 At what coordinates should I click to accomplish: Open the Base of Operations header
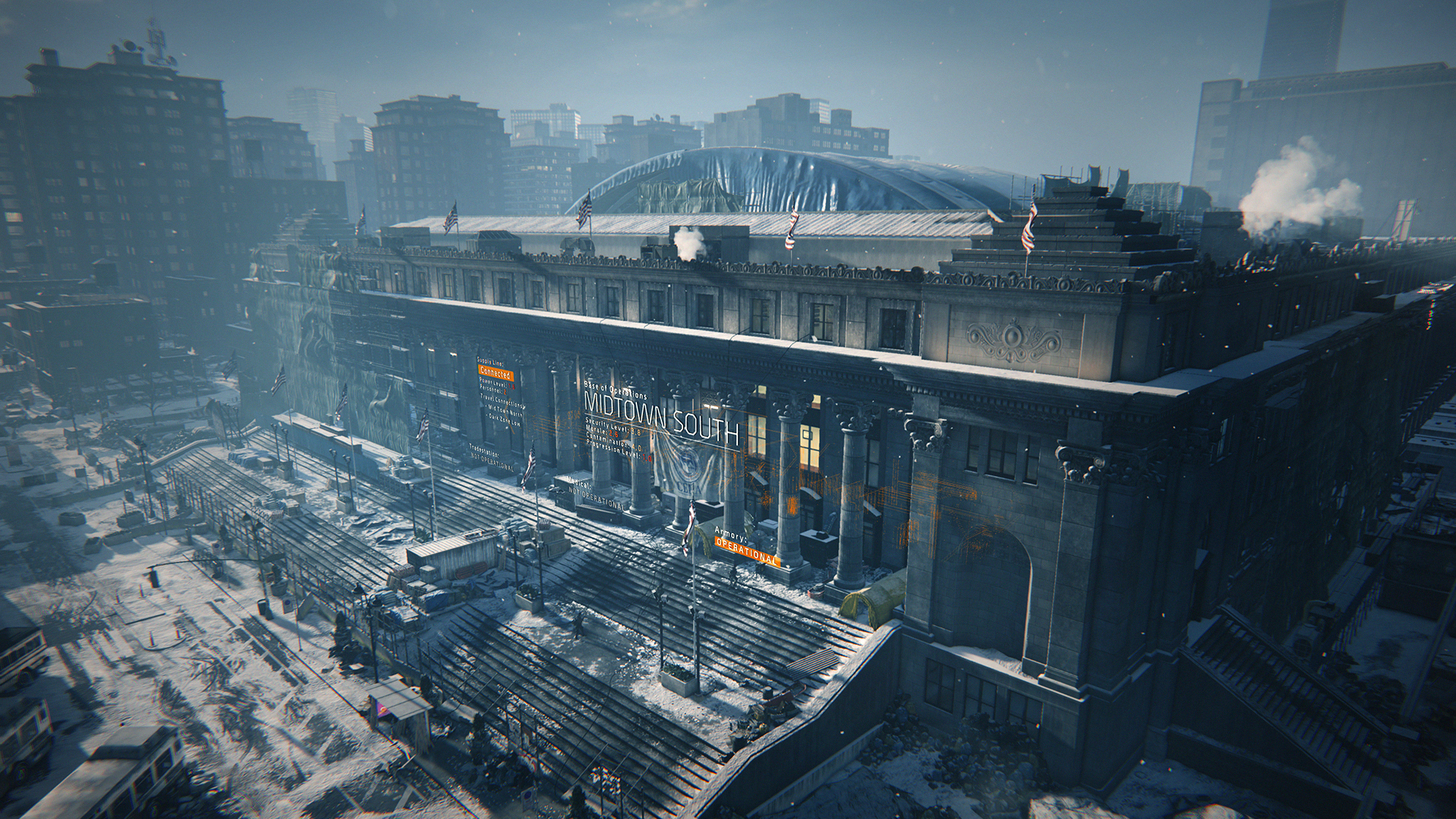pyautogui.click(x=617, y=390)
